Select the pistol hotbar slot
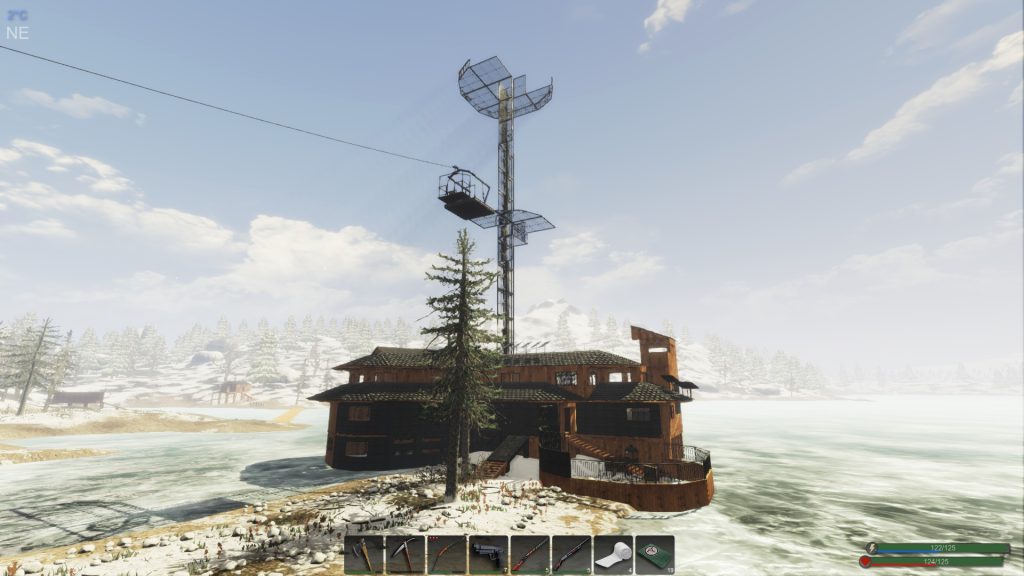Image resolution: width=1024 pixels, height=576 pixels. (x=488, y=554)
